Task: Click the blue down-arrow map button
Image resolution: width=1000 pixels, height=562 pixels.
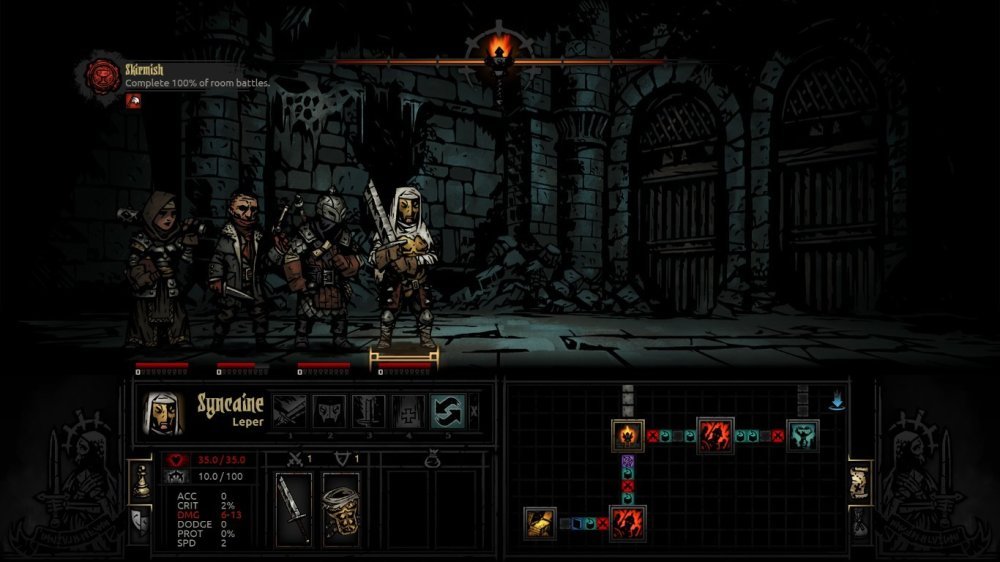Action: point(837,403)
